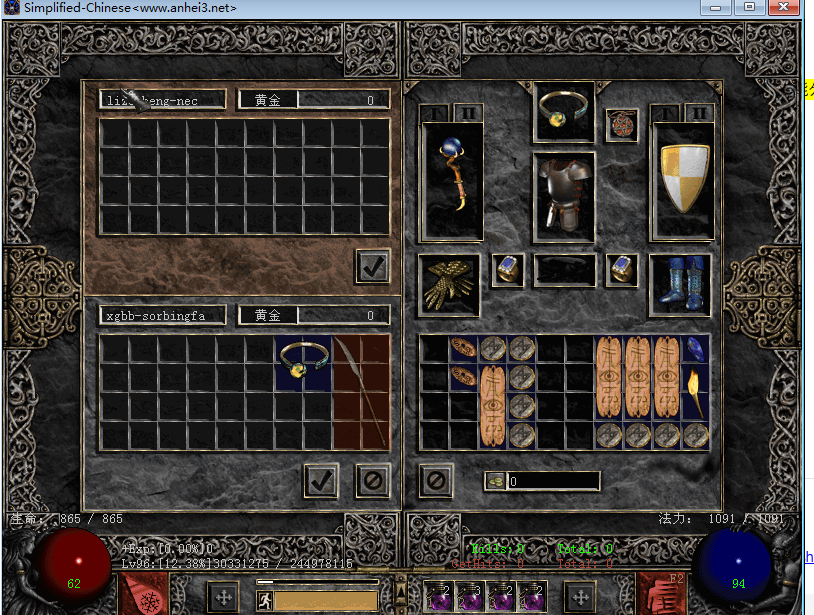Screen dimensions: 814x615
Task: Close the inventory panel with its cancel button
Action: (x=435, y=480)
